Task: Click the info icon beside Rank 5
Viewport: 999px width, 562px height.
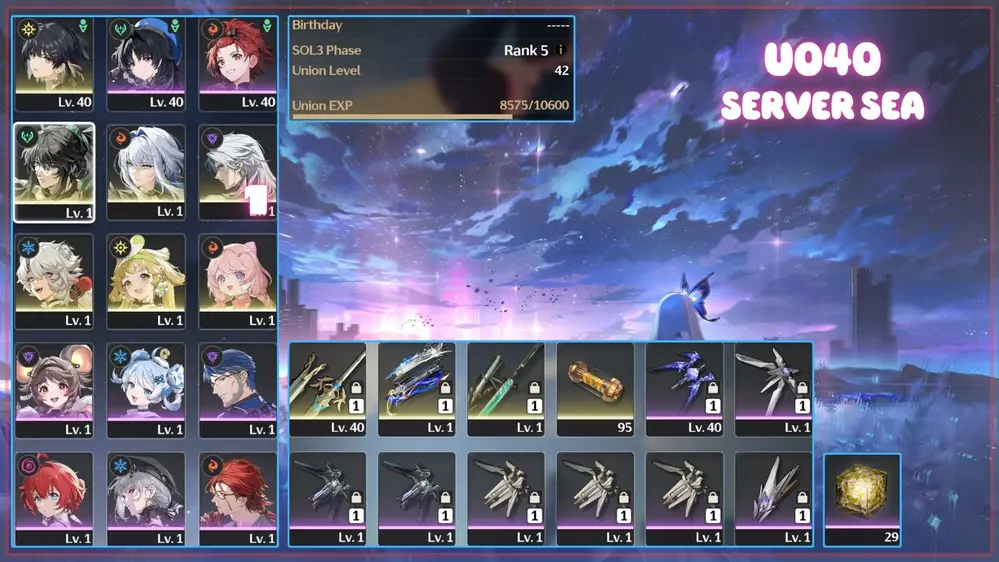Action: (560, 50)
